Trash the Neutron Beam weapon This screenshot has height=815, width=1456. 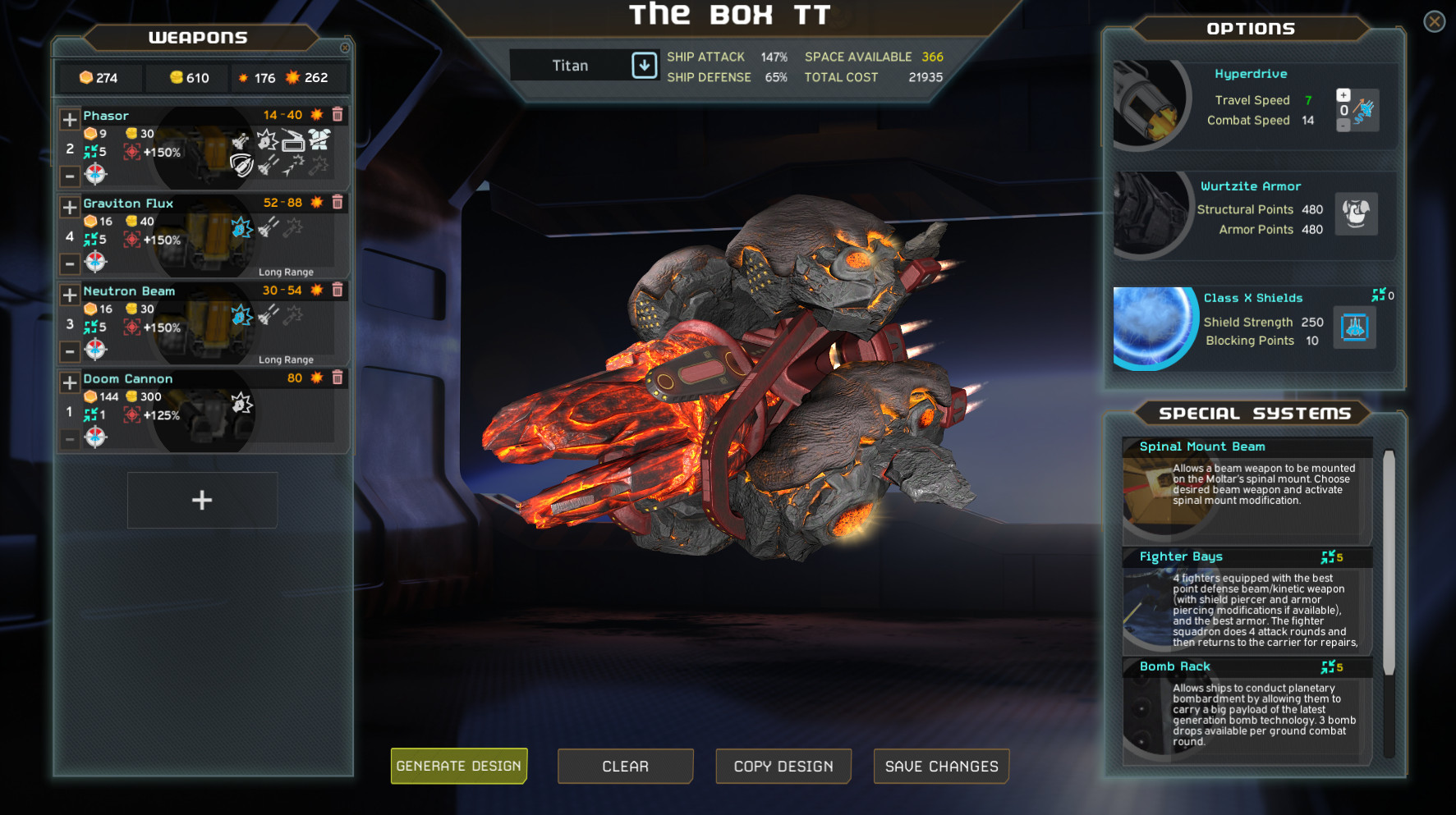338,291
